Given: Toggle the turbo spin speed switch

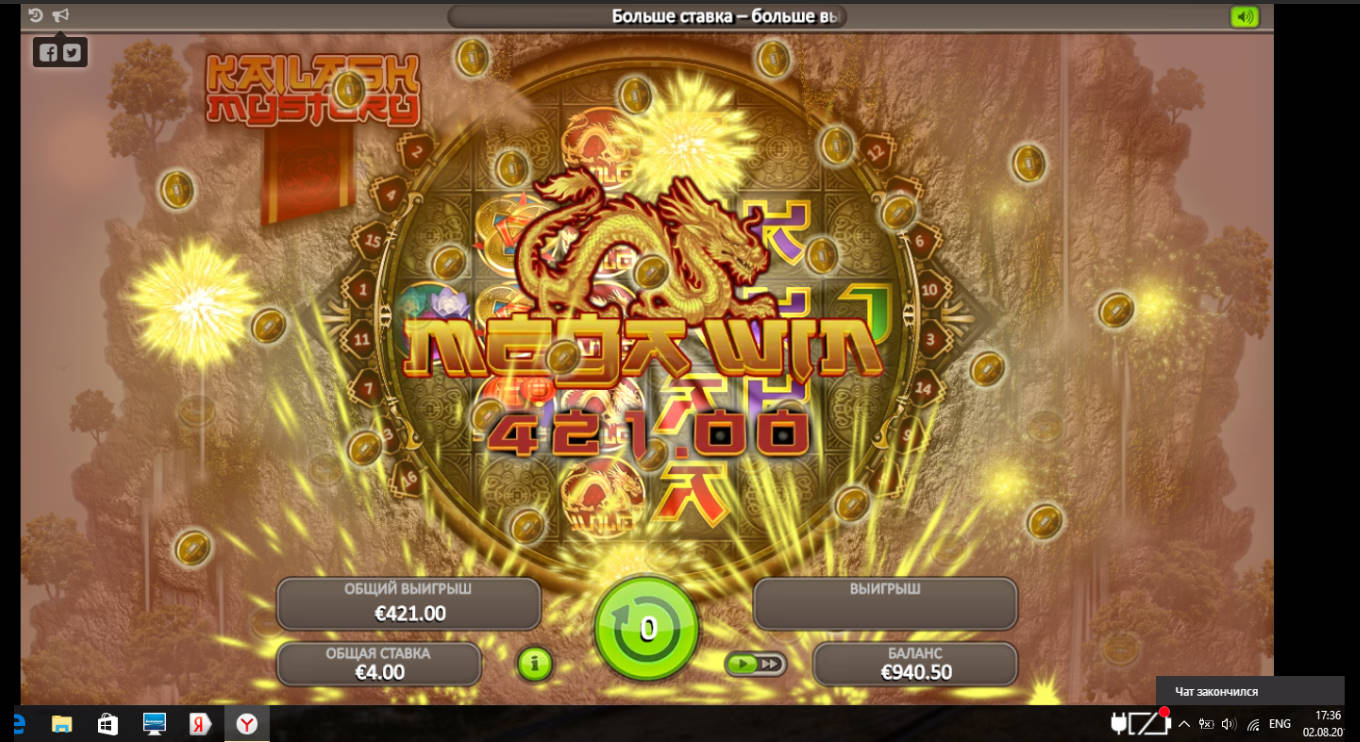Looking at the screenshot, I should pyautogui.click(x=755, y=664).
